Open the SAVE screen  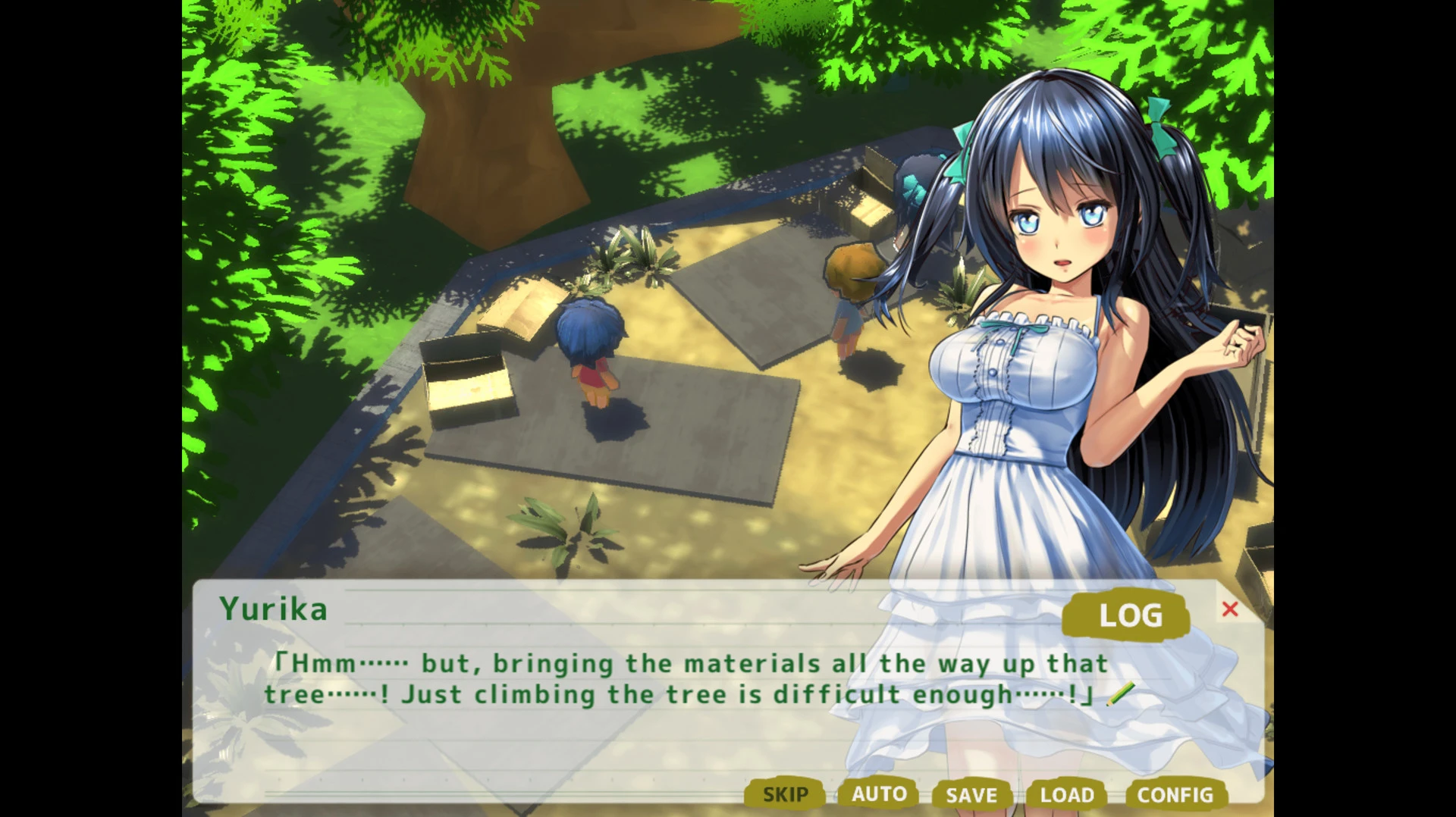tap(973, 794)
